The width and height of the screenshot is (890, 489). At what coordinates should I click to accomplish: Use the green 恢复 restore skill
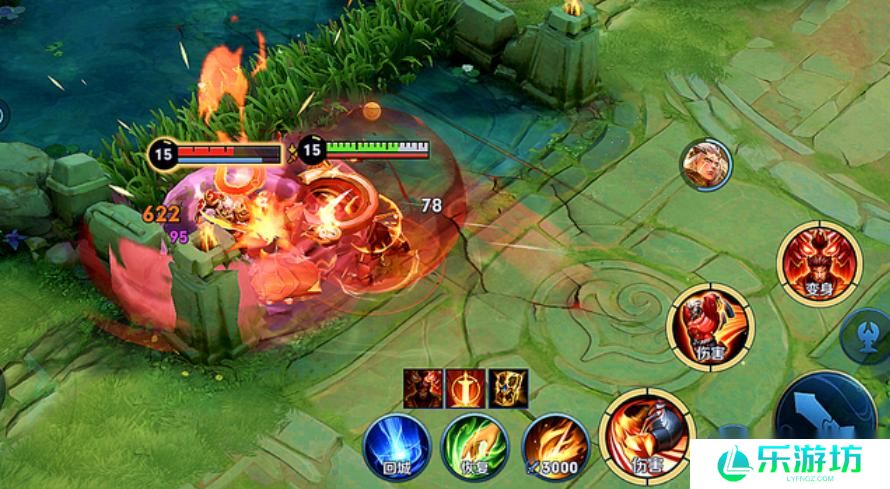click(x=475, y=446)
